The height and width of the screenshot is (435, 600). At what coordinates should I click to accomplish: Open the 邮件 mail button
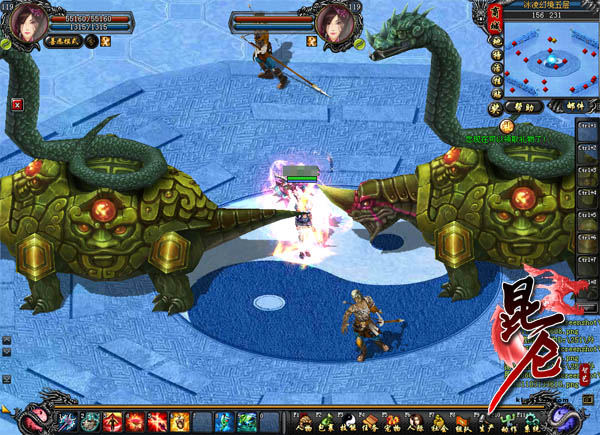(570, 105)
